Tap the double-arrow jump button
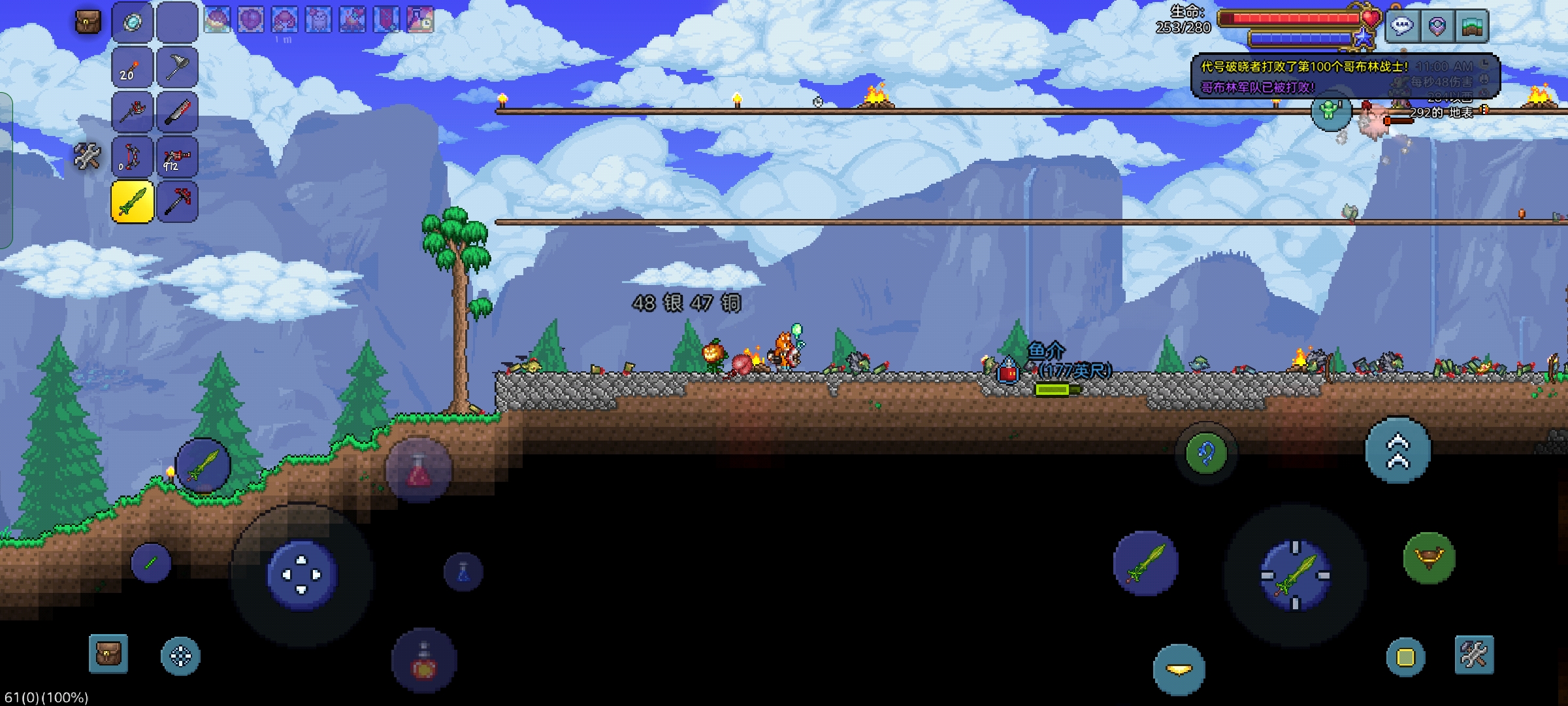The width and height of the screenshot is (1568, 706). coord(1397,451)
